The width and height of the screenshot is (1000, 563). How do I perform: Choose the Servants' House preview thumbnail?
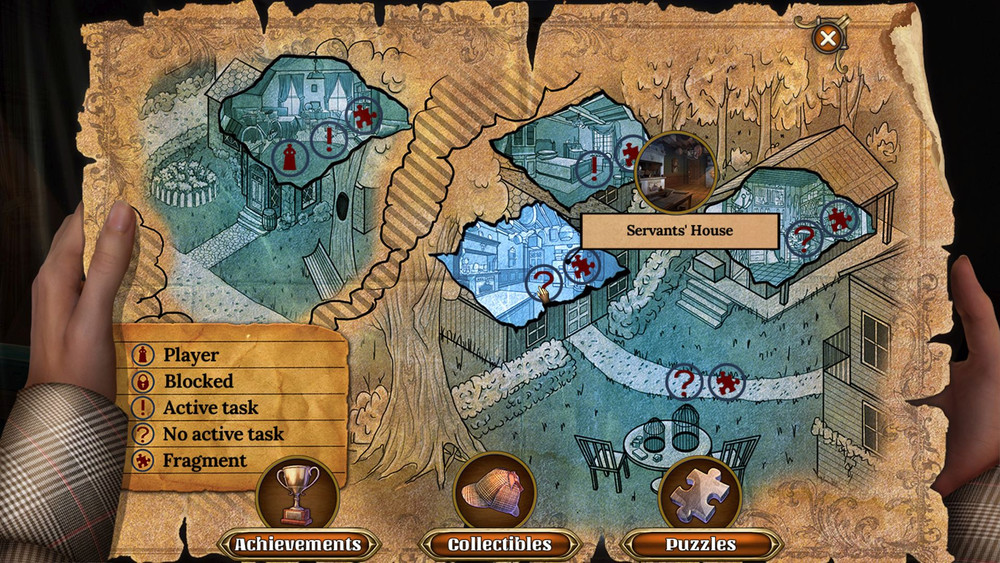676,172
